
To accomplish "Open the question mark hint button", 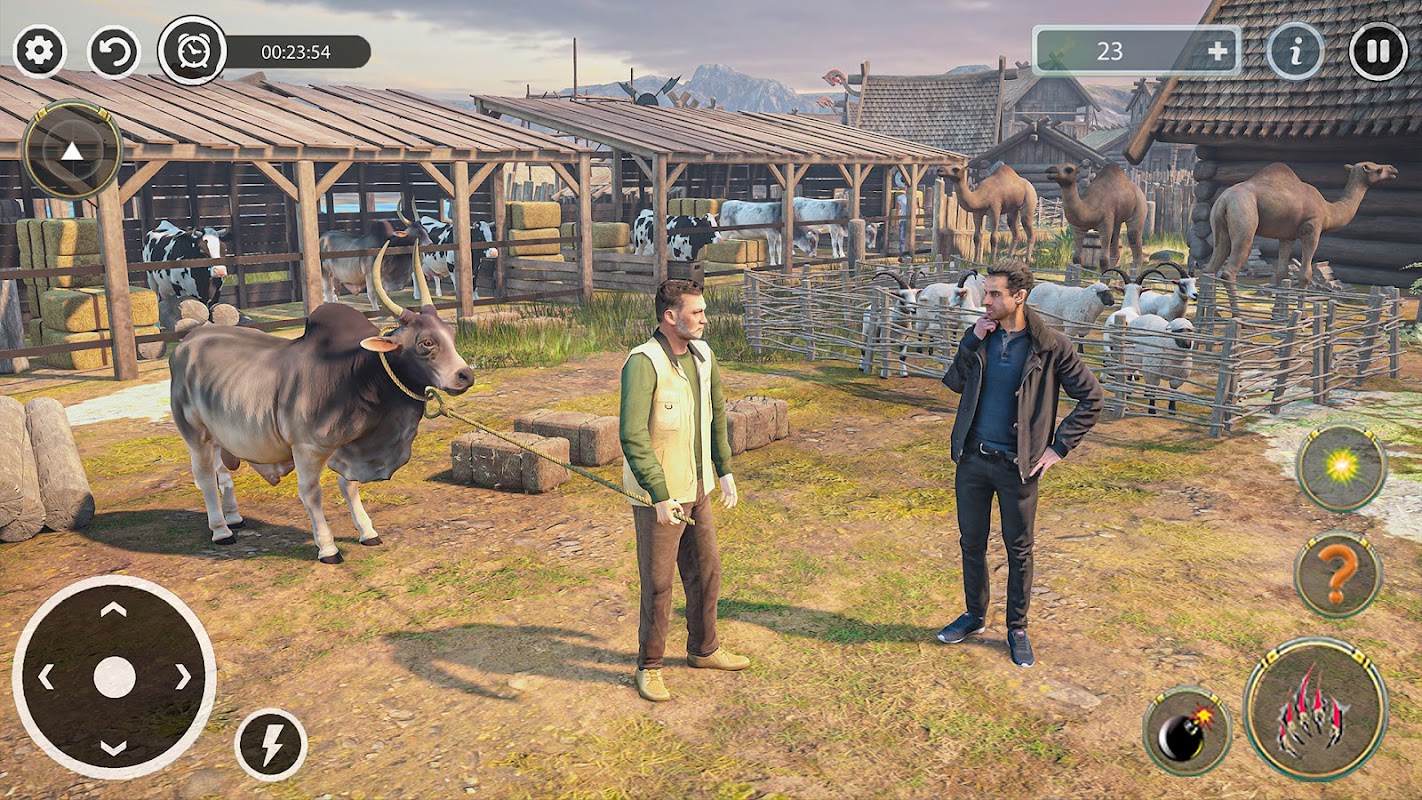I will click(x=1338, y=574).
